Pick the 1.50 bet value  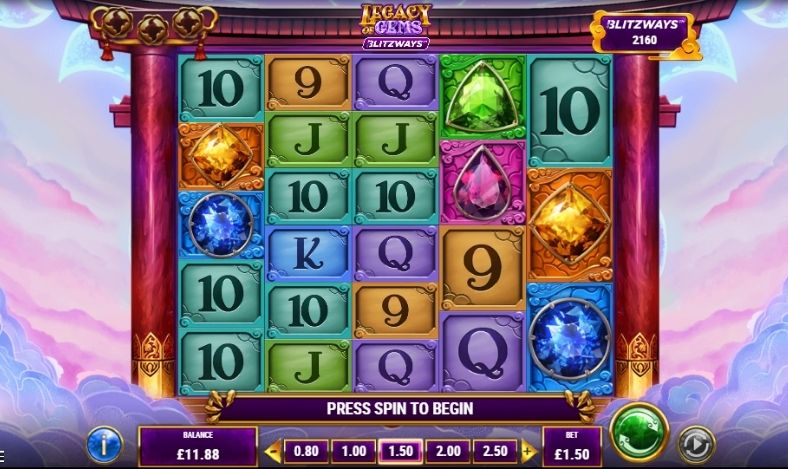[401, 451]
